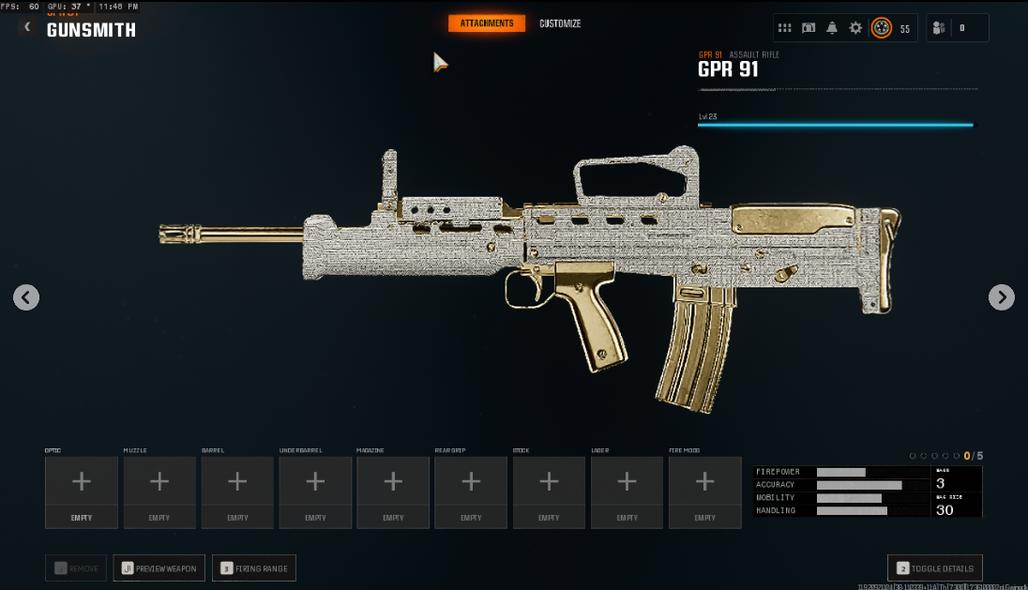Open the Stock attachment slot
The image size is (1028, 590).
tap(549, 492)
